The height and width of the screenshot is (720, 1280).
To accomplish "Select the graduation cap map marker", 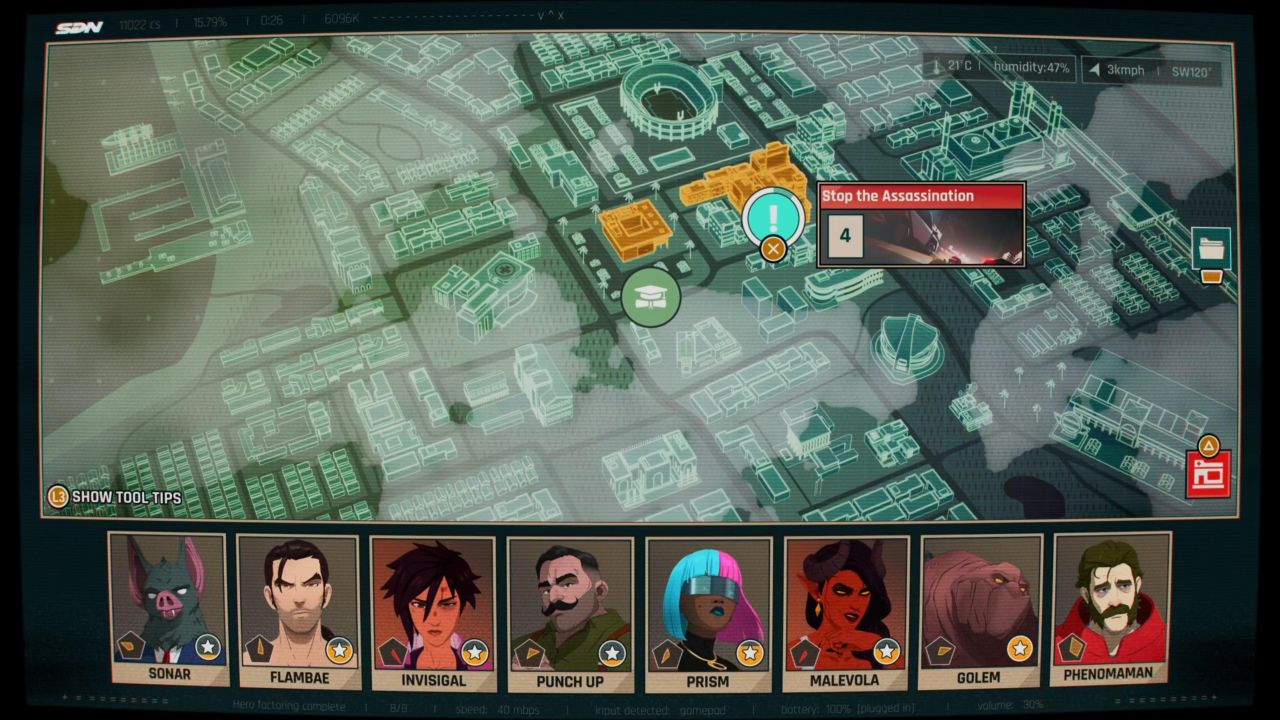I will tap(651, 297).
